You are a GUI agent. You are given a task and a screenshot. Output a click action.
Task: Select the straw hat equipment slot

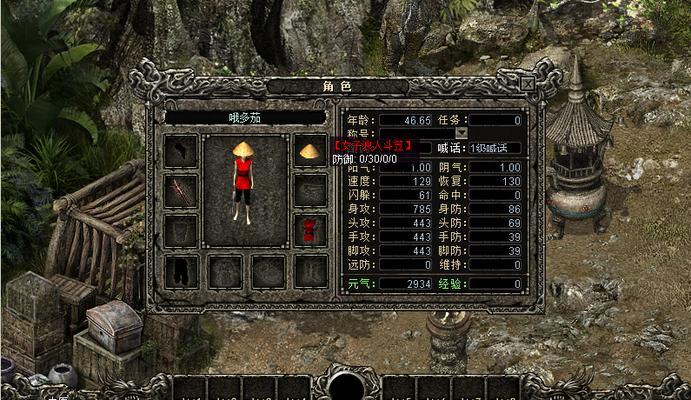coord(310,151)
